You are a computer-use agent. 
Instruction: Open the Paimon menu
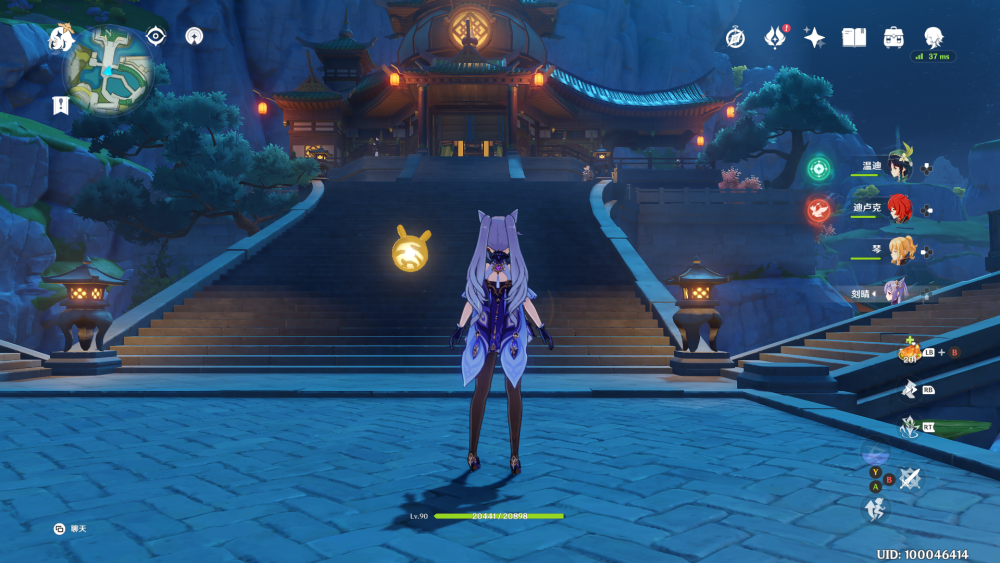(62, 39)
